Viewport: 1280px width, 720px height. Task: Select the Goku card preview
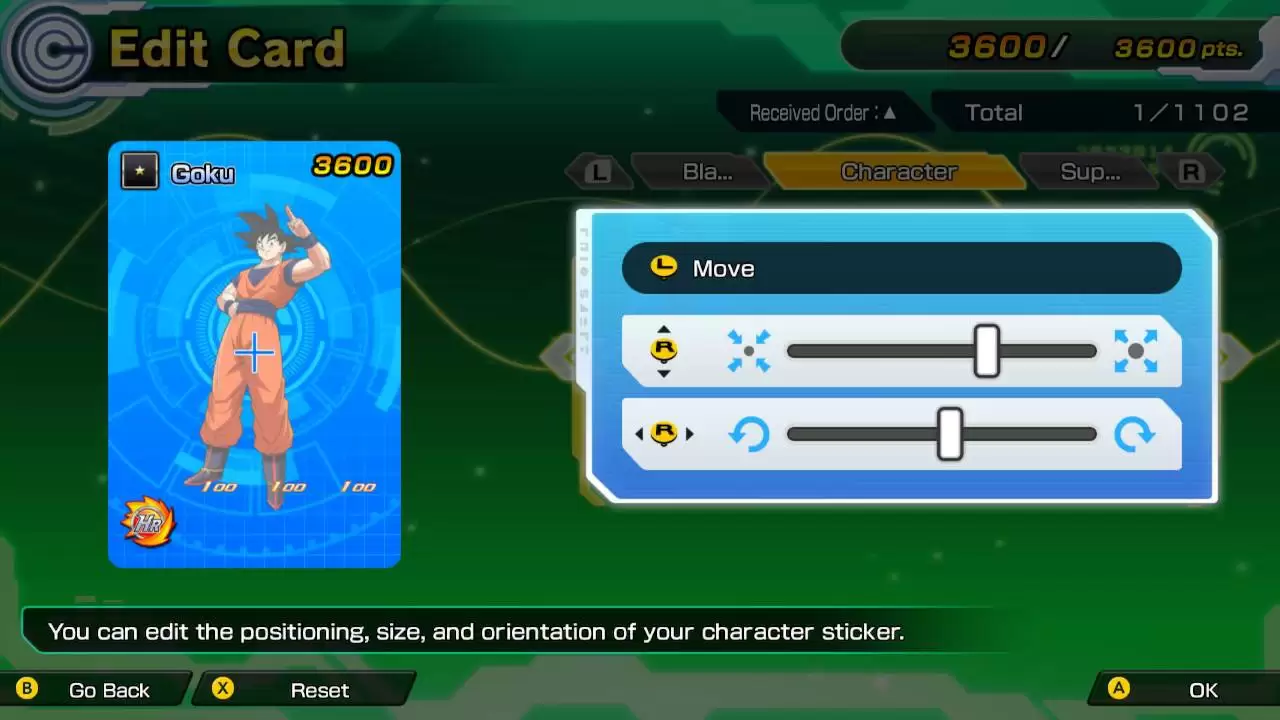coord(254,354)
